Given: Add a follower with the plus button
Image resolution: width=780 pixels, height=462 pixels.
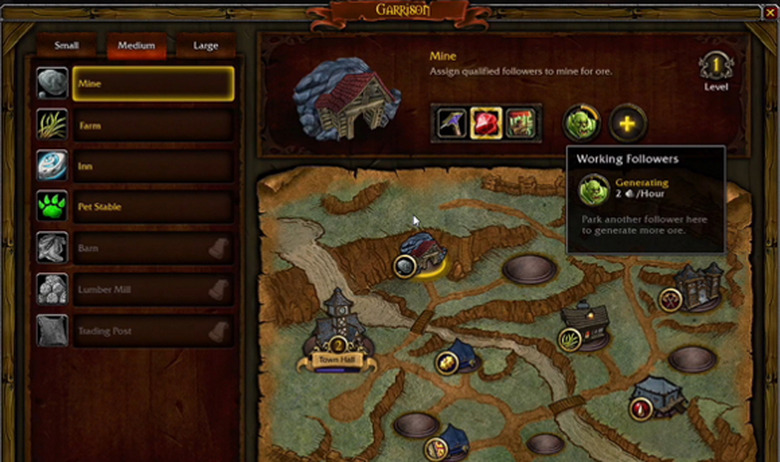Looking at the screenshot, I should tap(628, 124).
